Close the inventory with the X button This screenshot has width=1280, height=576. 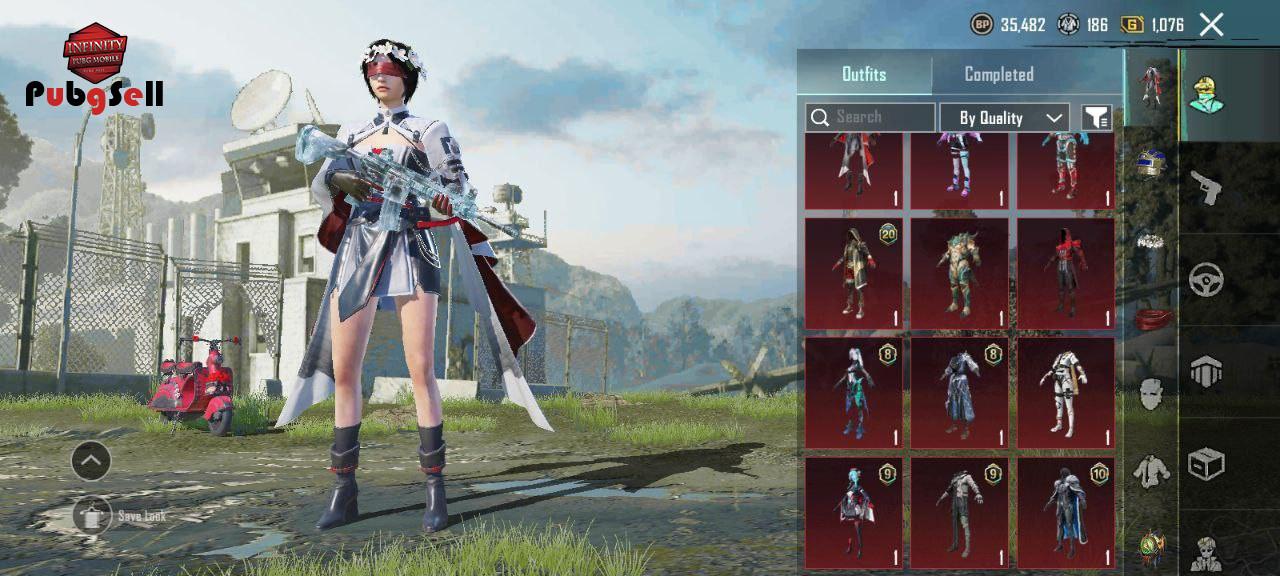tap(1211, 25)
